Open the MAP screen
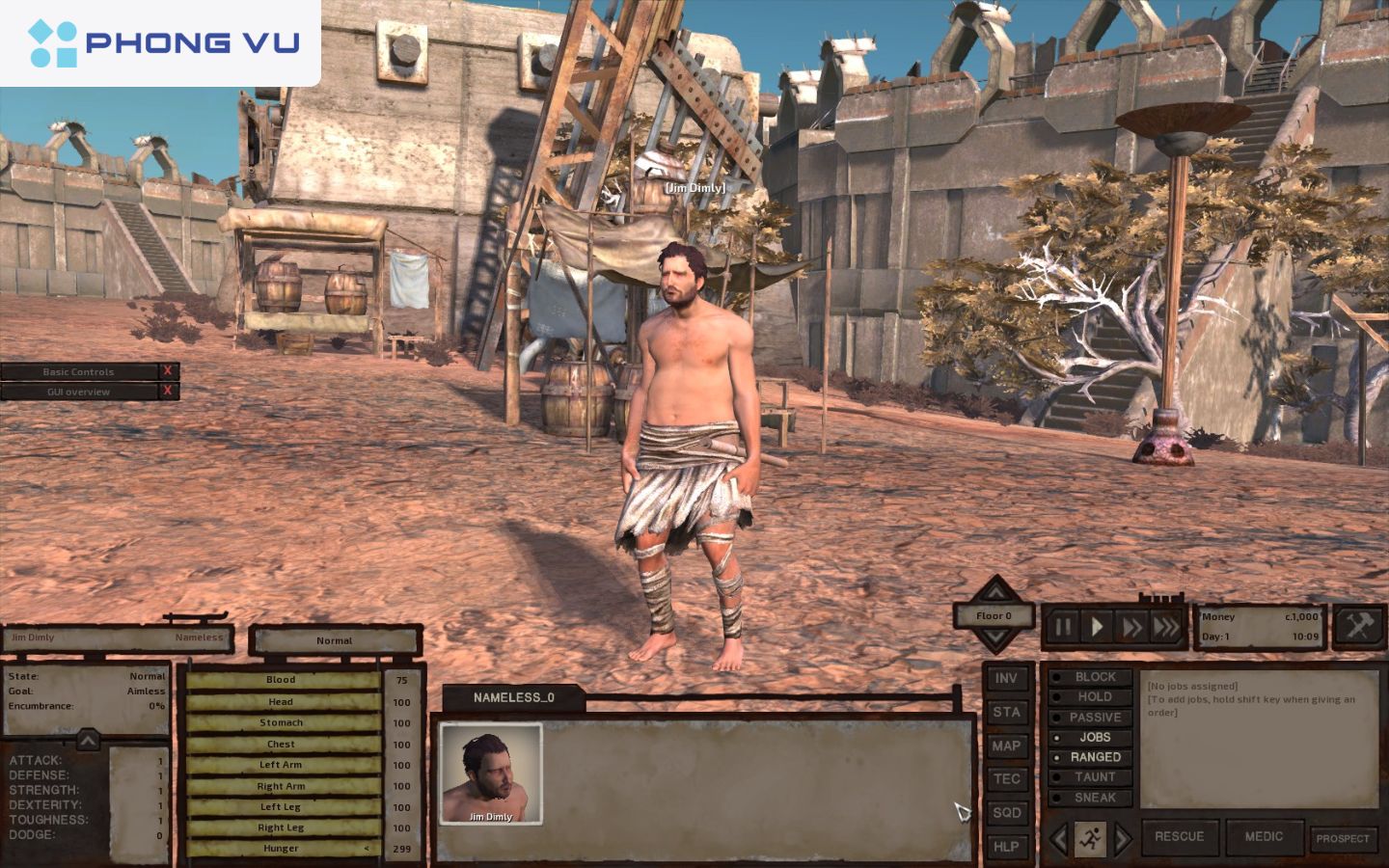The width and height of the screenshot is (1389, 868). (x=1006, y=746)
